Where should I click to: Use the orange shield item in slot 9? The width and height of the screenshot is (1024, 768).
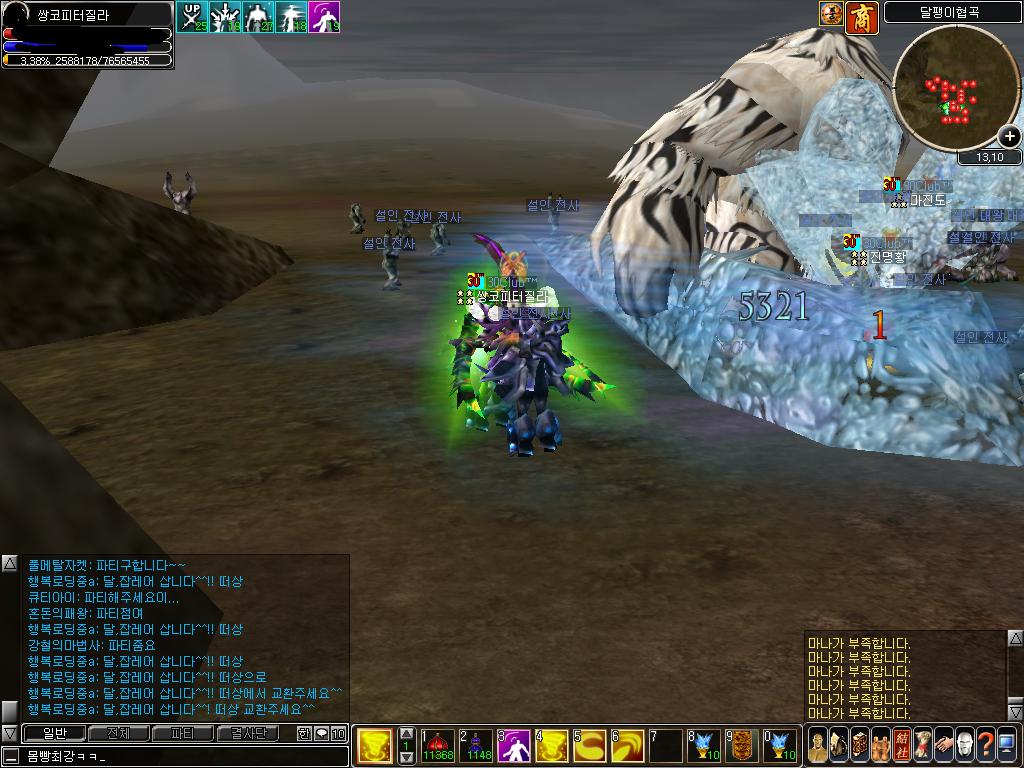pos(741,744)
